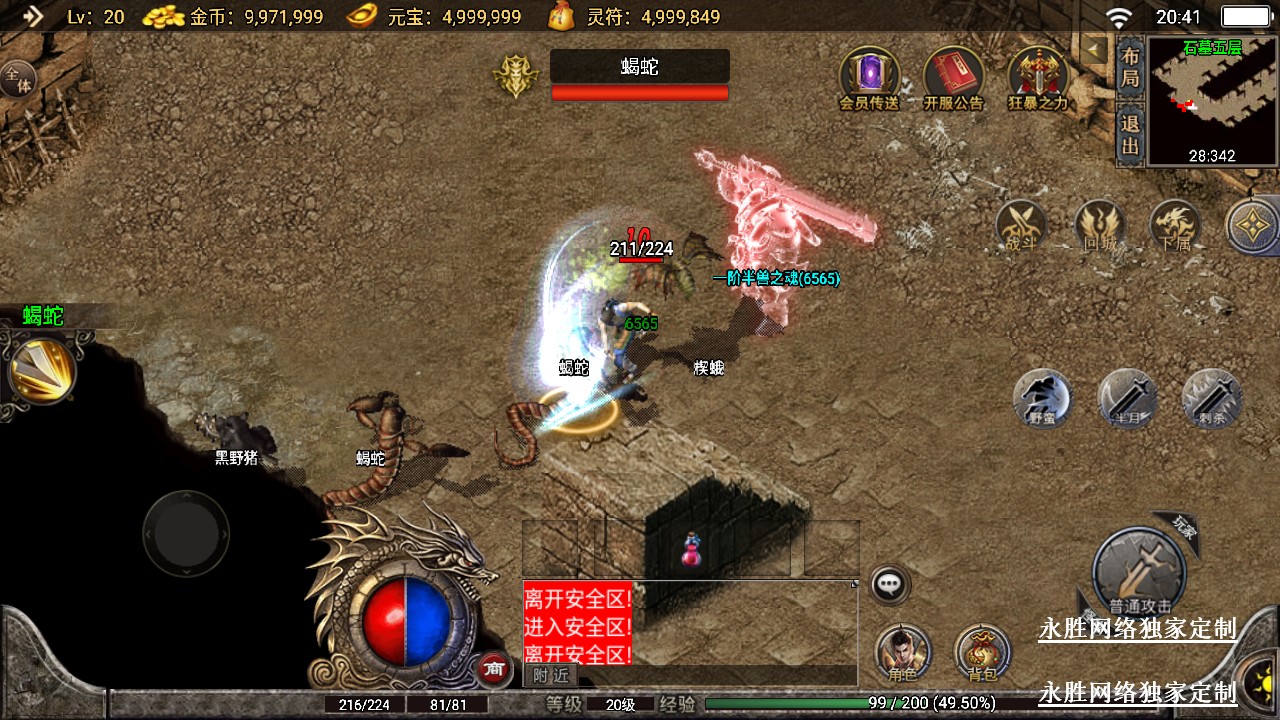Open the 下属 dragon icon
This screenshot has width=1280, height=720.
click(x=1175, y=225)
